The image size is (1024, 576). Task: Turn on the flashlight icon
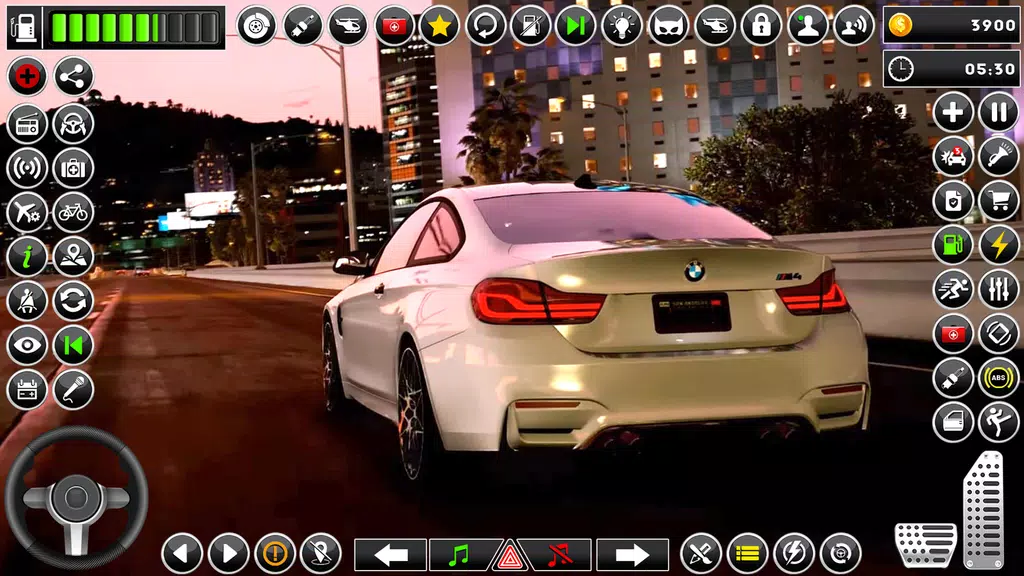[x=998, y=156]
